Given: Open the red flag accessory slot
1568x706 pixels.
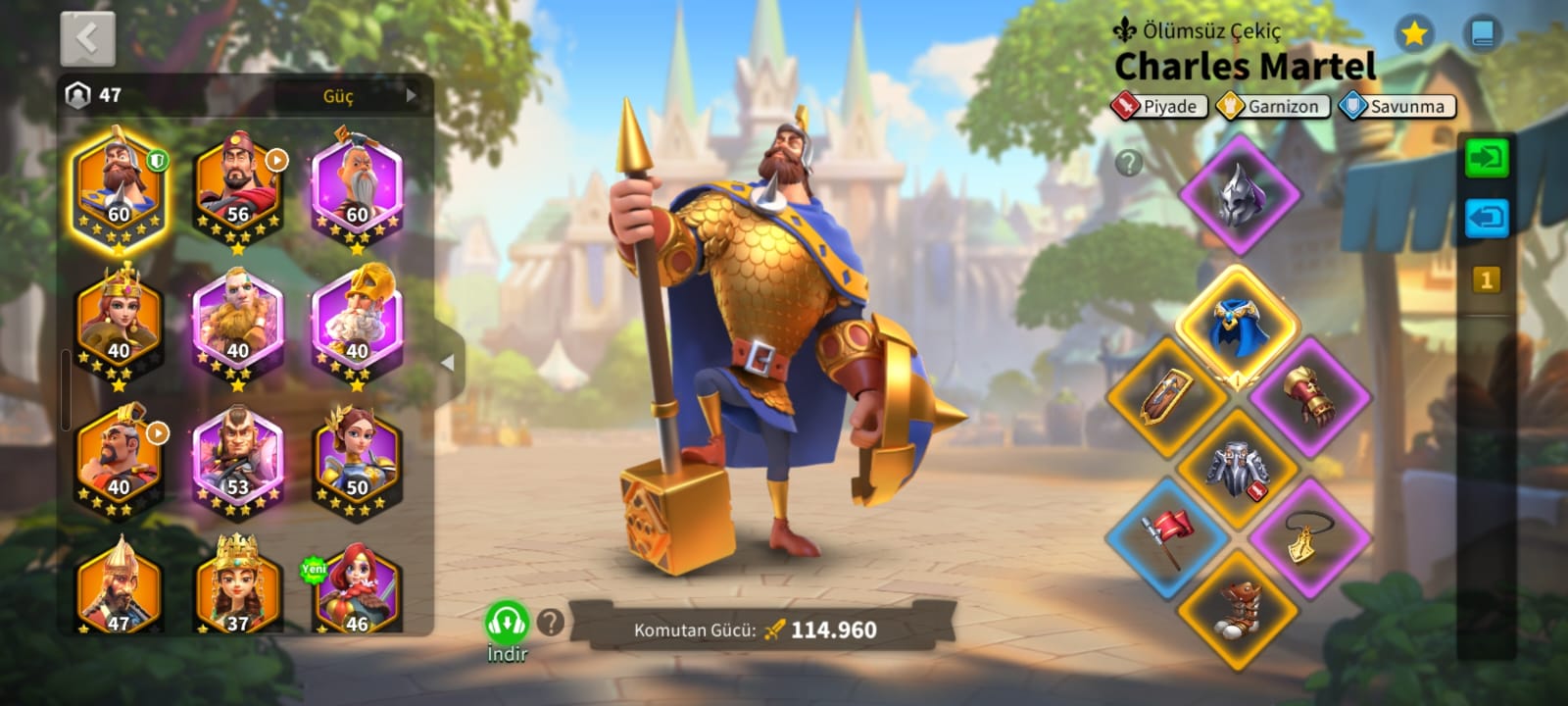Looking at the screenshot, I should tap(1168, 537).
